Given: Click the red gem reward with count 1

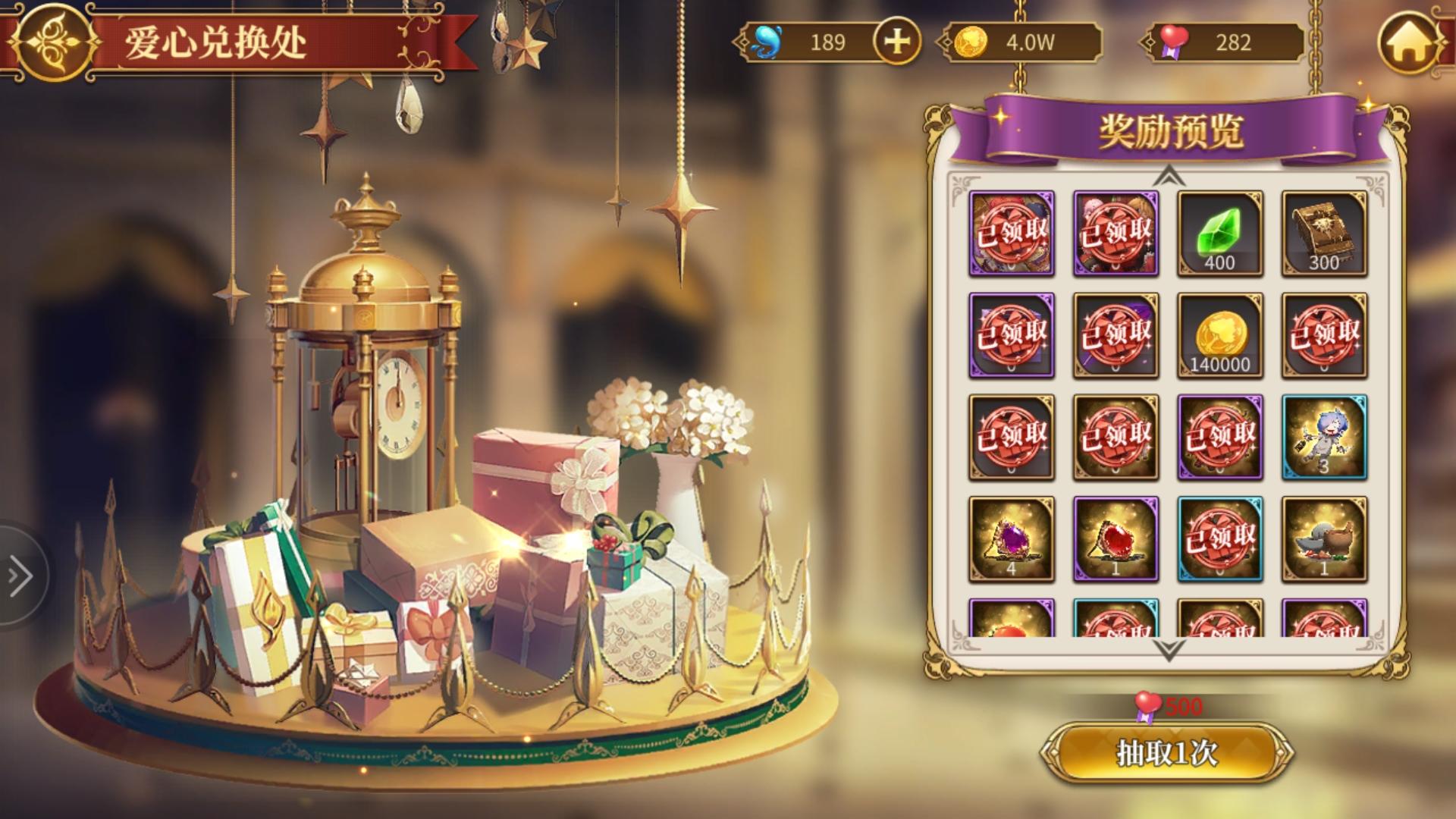Looking at the screenshot, I should pos(1115,538).
